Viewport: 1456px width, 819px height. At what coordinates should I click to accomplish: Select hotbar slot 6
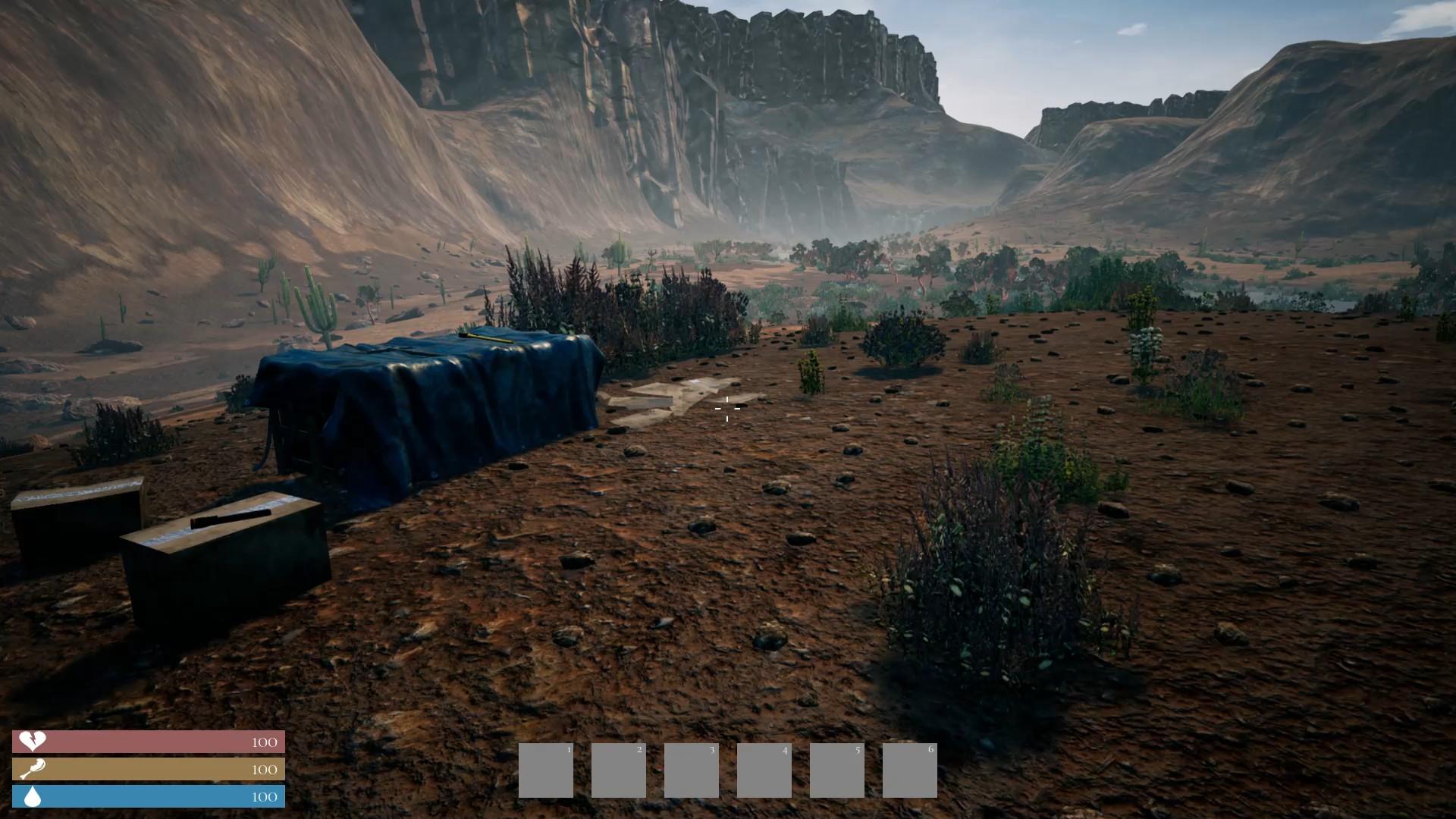click(x=909, y=770)
